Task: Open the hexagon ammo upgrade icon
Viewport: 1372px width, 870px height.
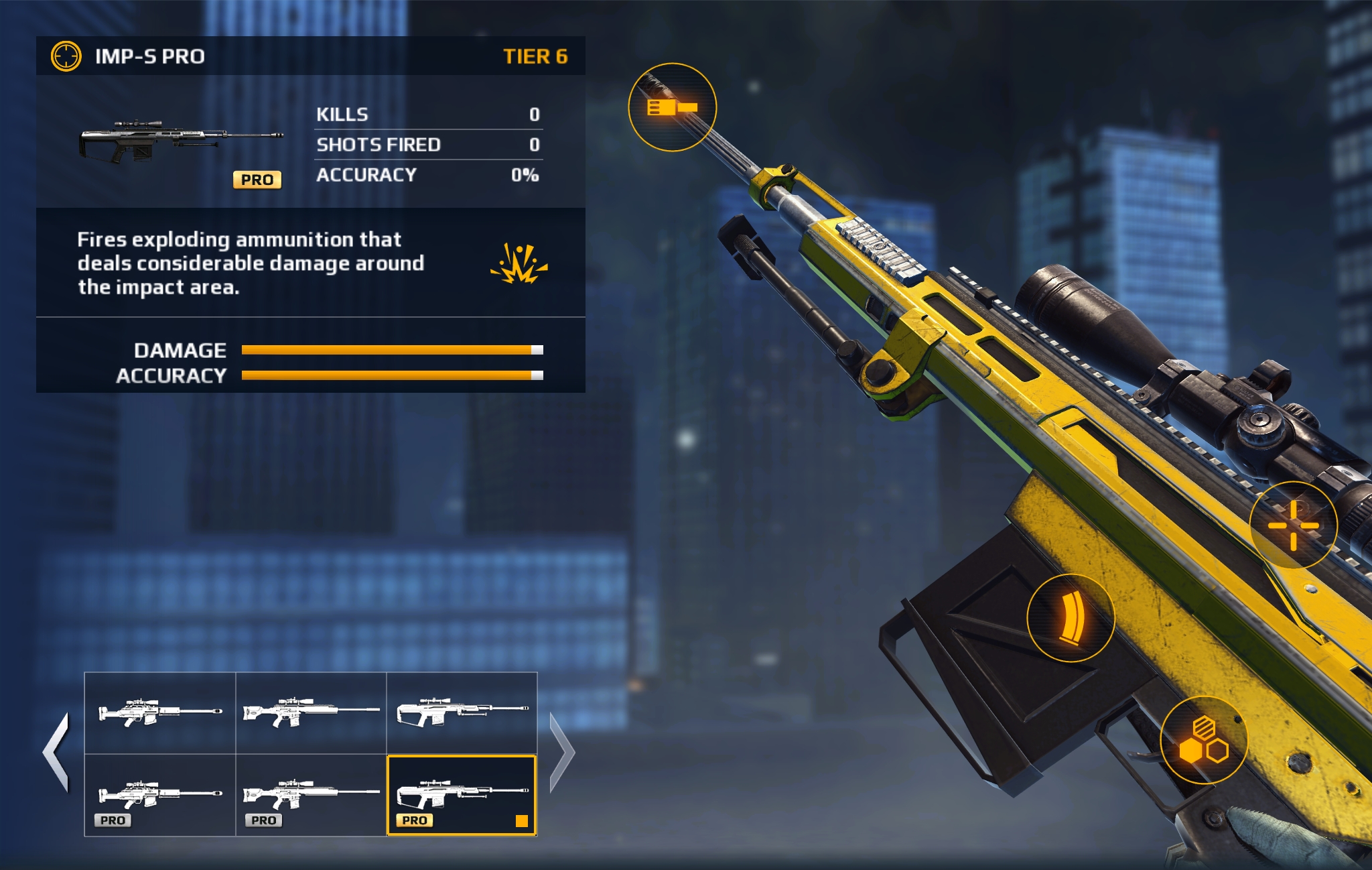Action: 1204,740
